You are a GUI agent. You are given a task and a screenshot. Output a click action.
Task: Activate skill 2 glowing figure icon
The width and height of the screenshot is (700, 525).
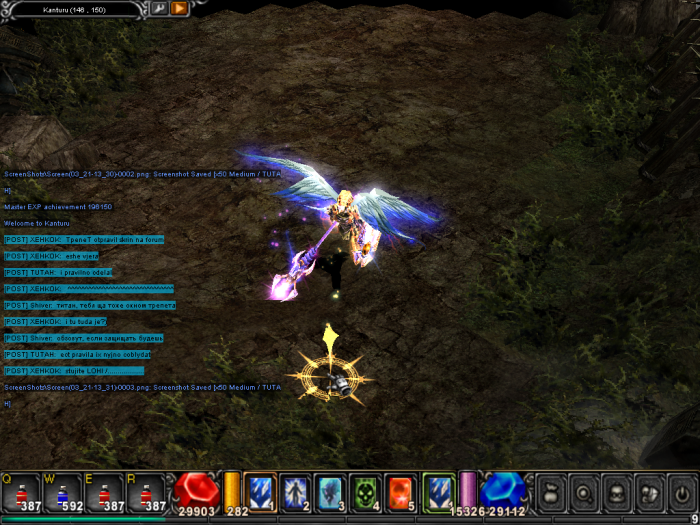295,491
